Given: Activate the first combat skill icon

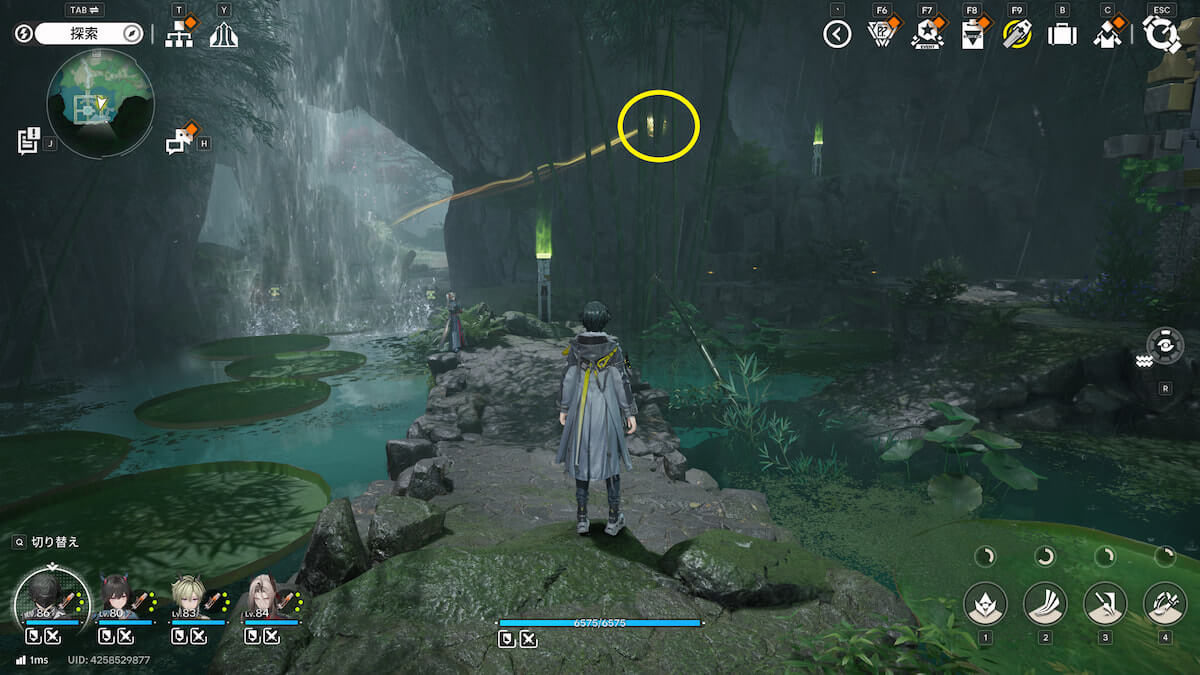Looking at the screenshot, I should [985, 603].
